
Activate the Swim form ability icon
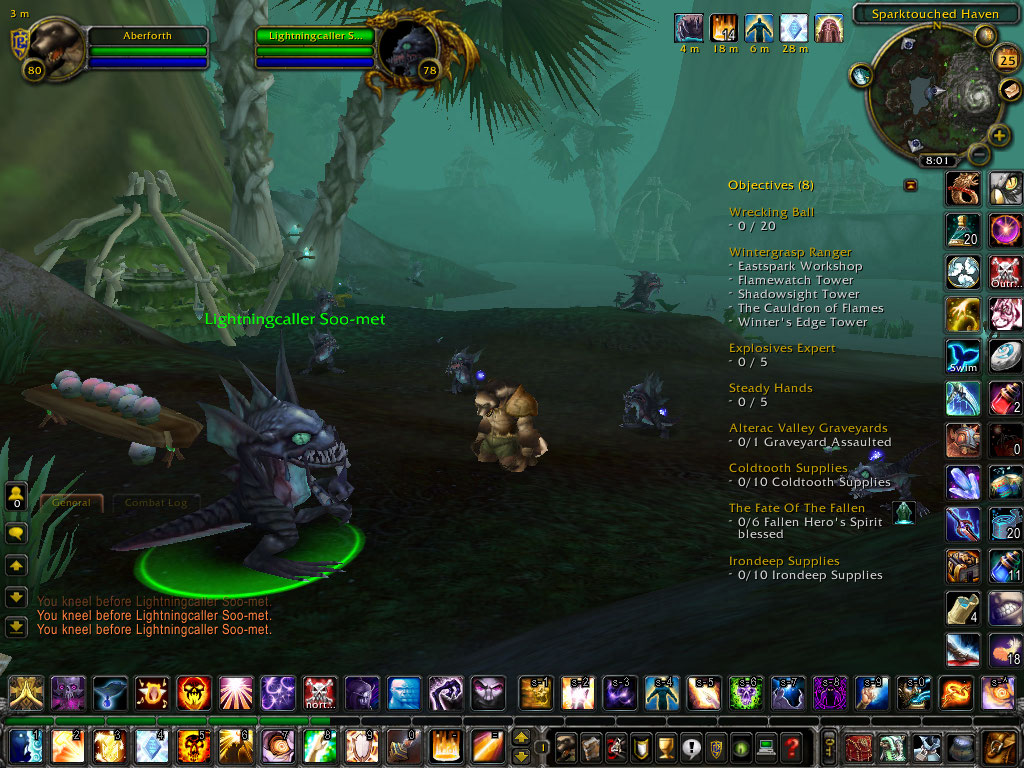point(963,357)
